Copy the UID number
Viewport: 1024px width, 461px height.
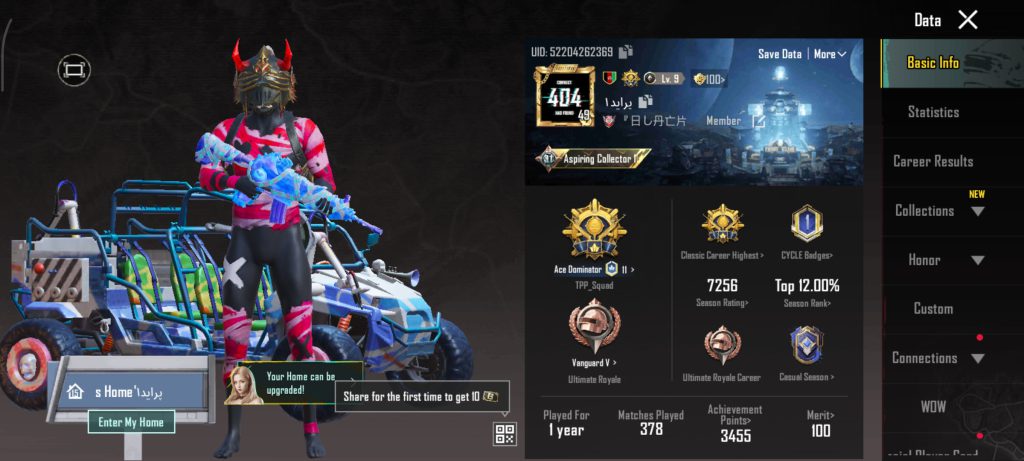coord(626,52)
